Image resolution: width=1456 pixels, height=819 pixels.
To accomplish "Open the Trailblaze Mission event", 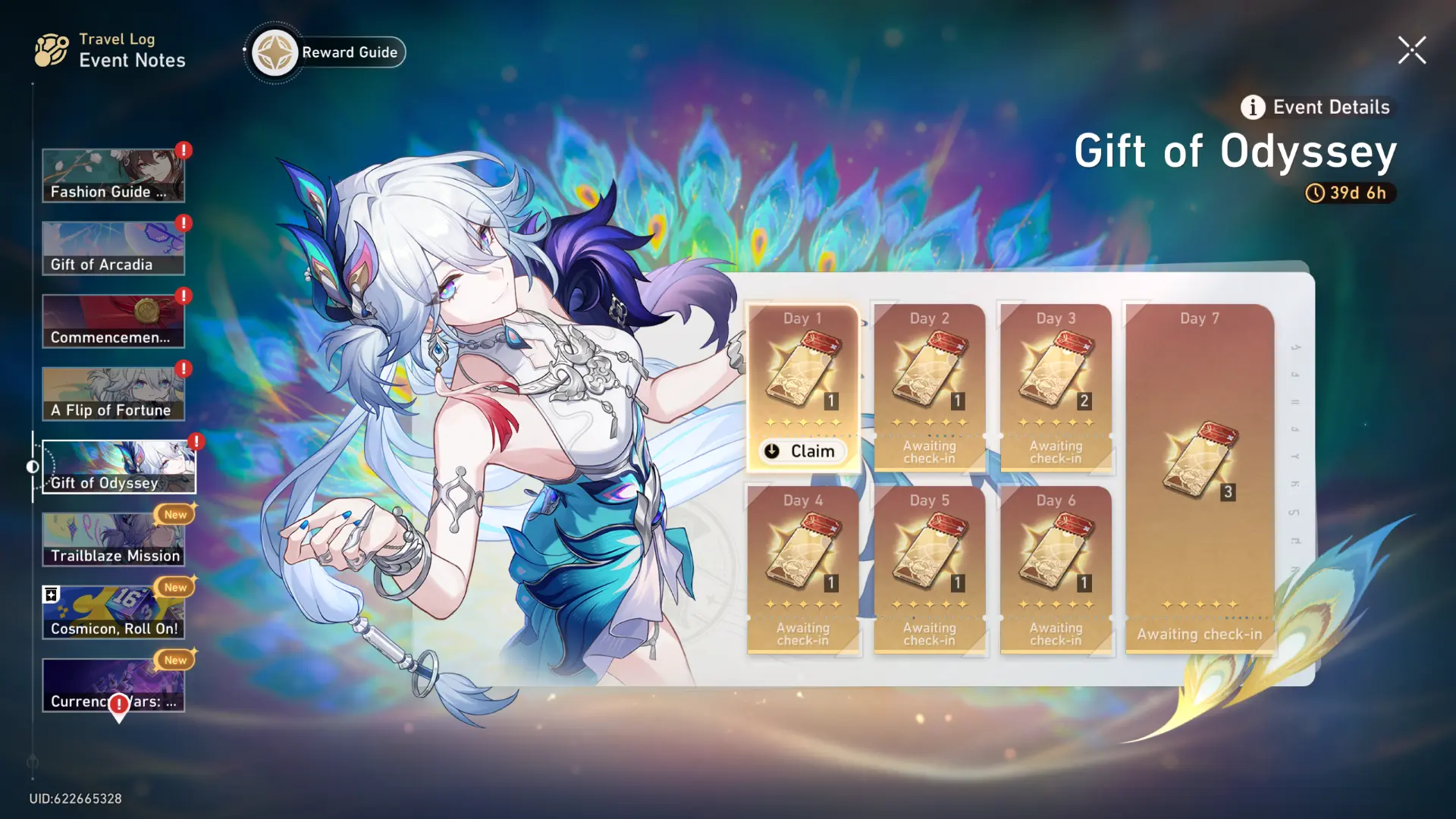I will (113, 538).
